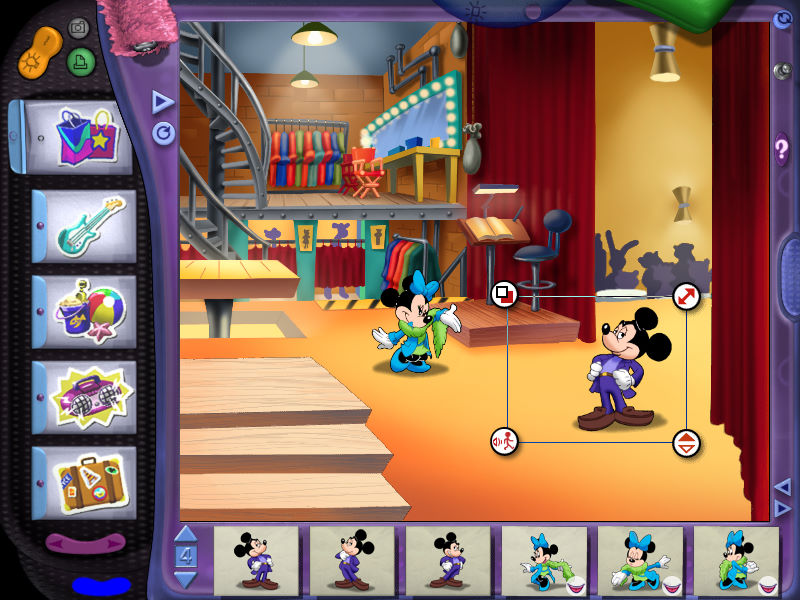The width and height of the screenshot is (800, 600).
Task: Select the front-facing Minnie thumbnail
Action: point(640,560)
